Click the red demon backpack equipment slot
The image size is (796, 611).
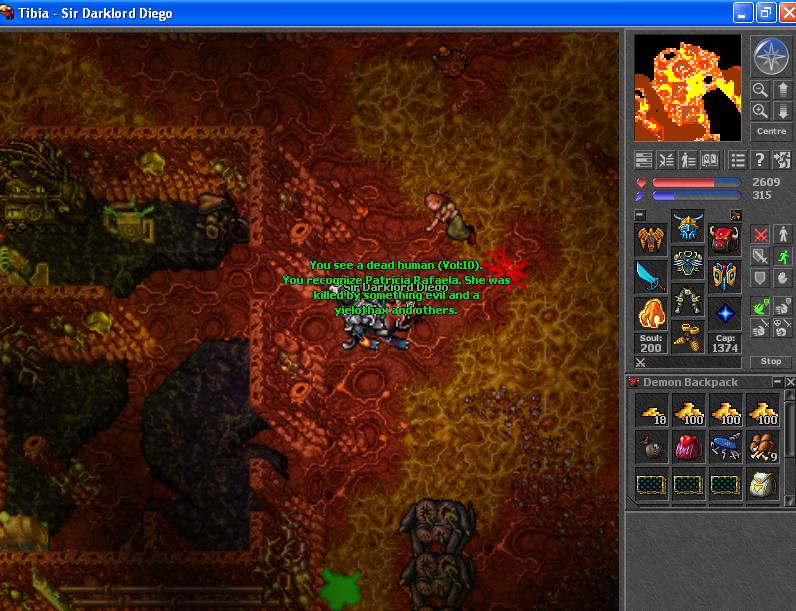[725, 240]
